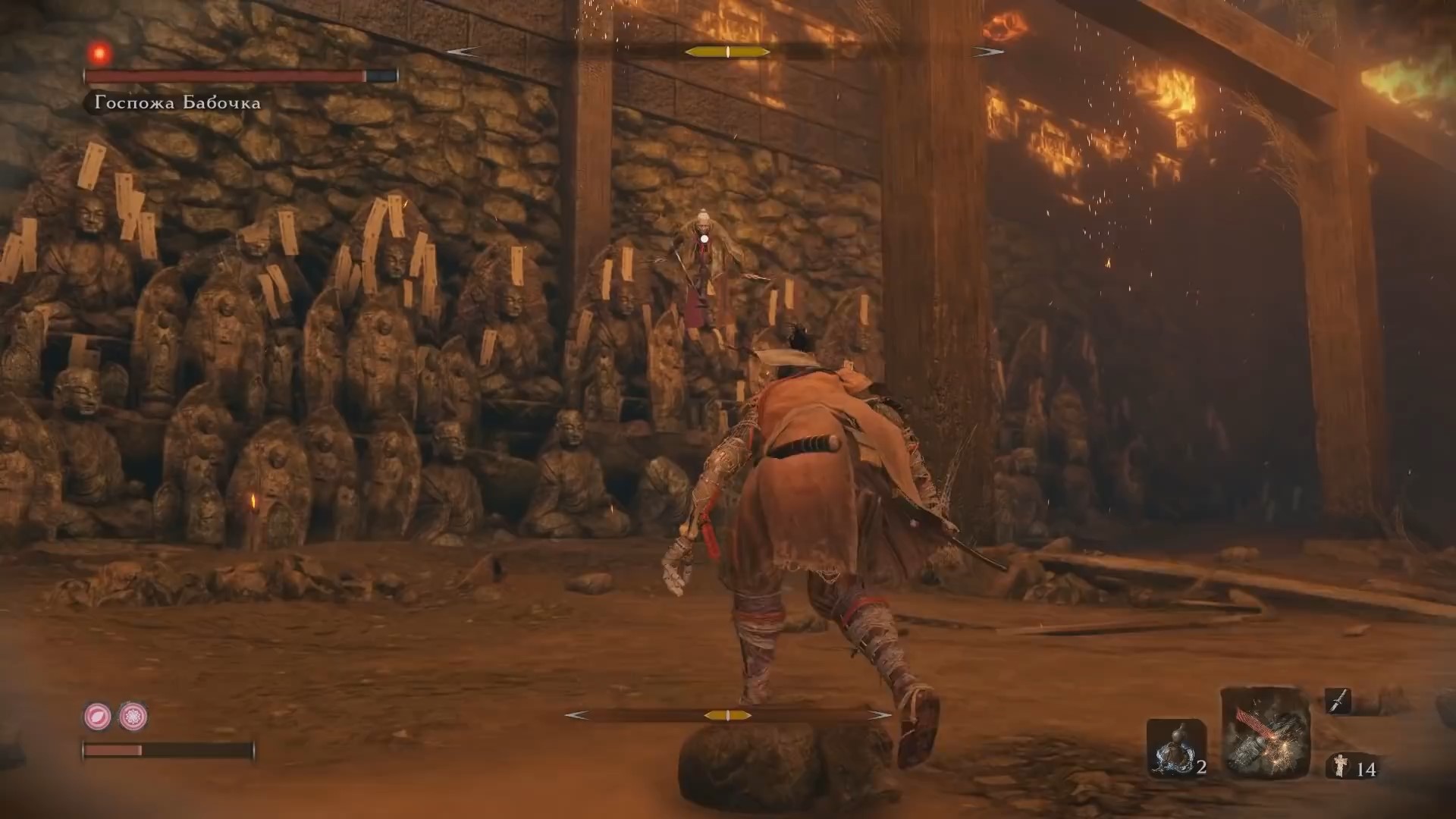Click the pink petal resurrection node

click(98, 716)
